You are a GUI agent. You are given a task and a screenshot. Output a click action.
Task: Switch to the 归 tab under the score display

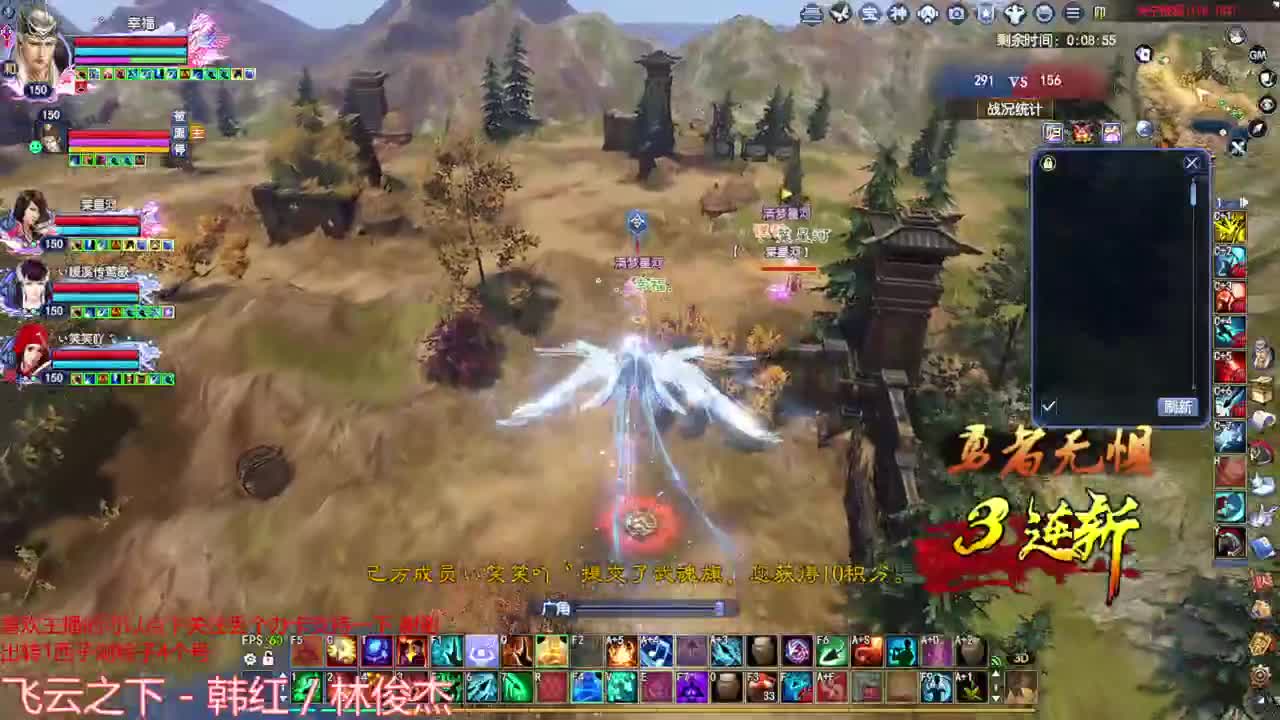[1052, 132]
